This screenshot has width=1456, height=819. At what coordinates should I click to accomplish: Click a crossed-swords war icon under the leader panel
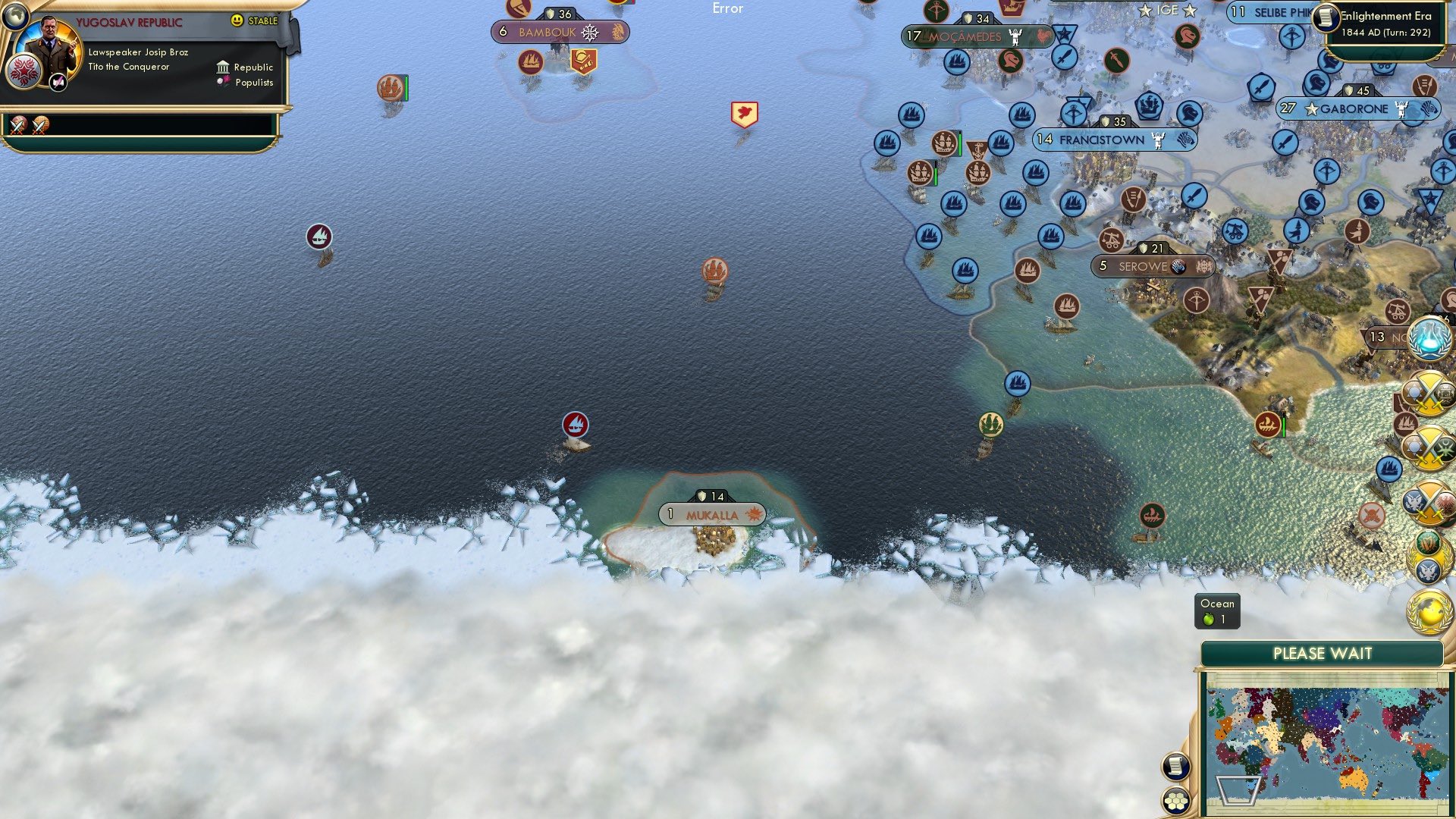[x=18, y=126]
